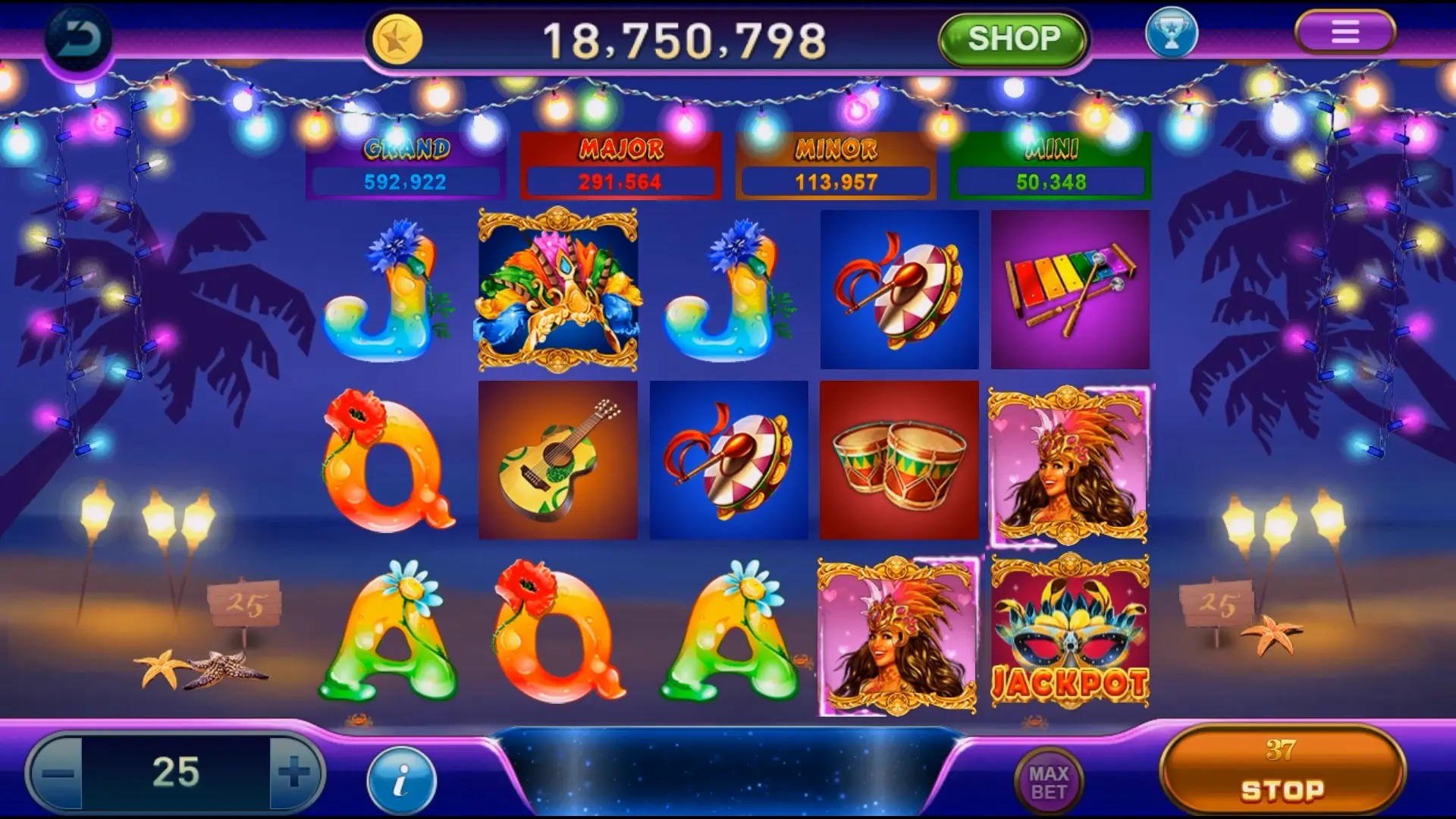Select the MINOR jackpot panel
This screenshot has width=1456, height=819.
834,165
